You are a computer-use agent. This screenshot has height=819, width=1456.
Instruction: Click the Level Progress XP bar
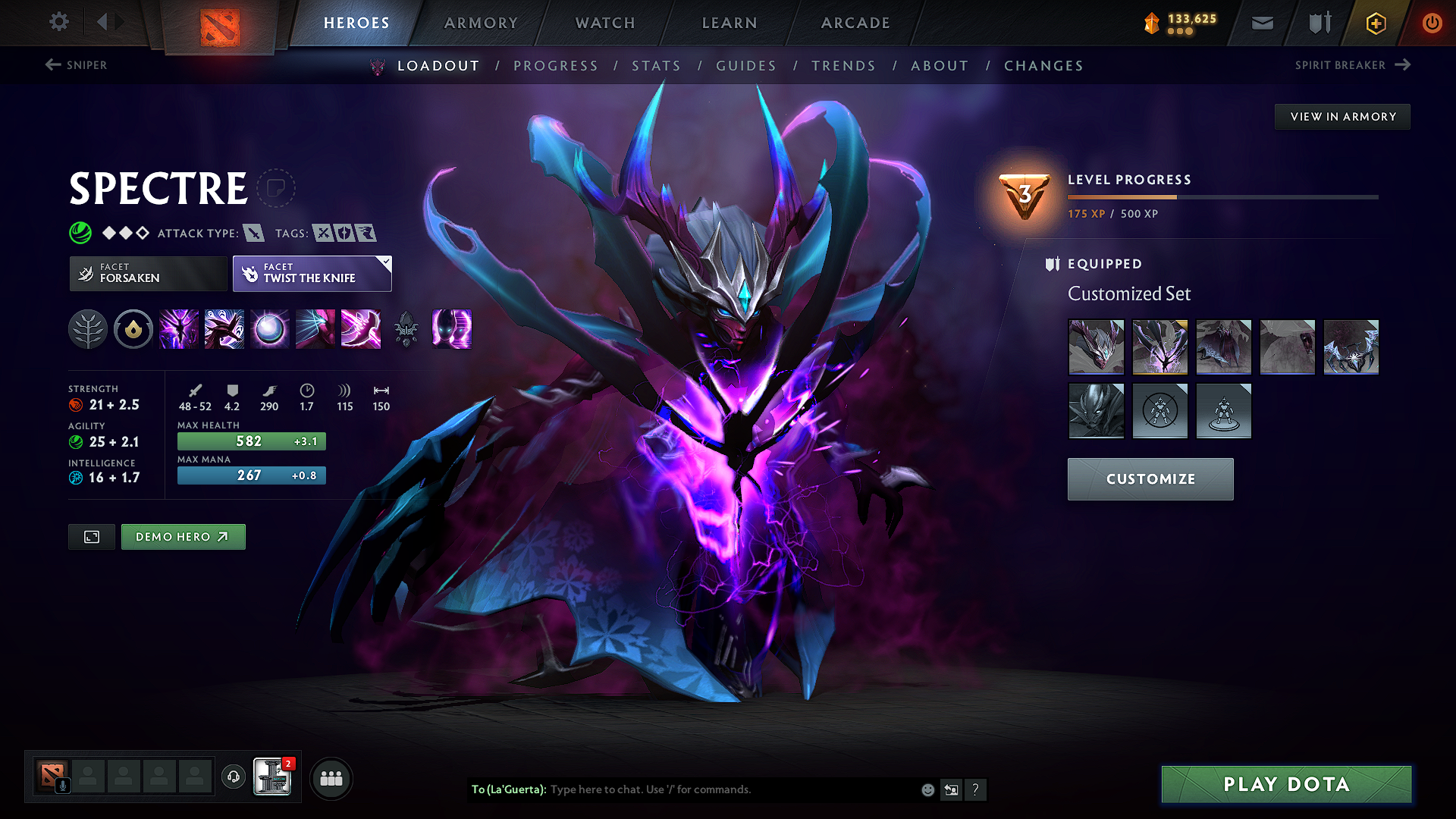coord(1222,196)
